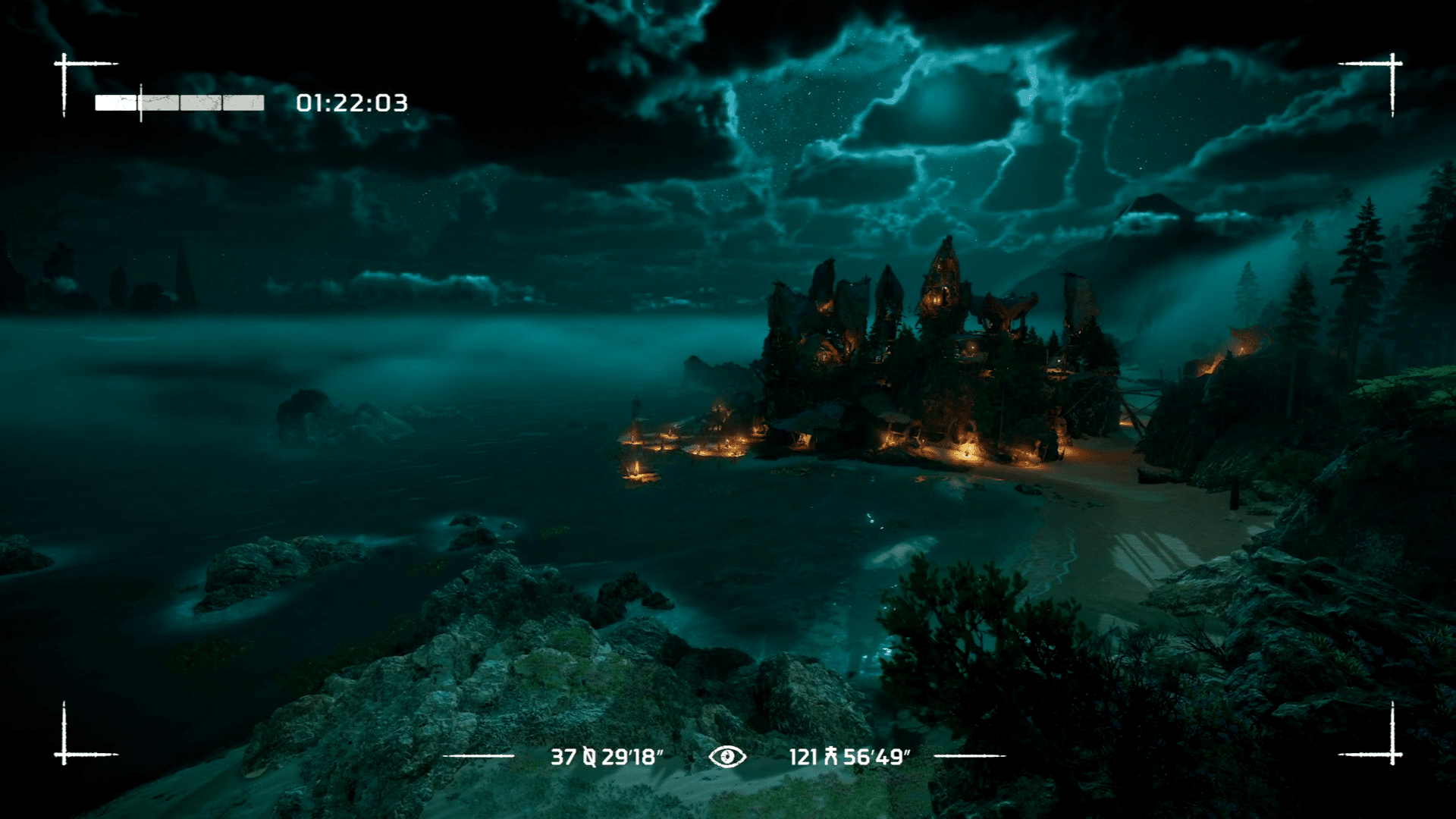Click the segmented white recording bar
The image size is (1456, 819).
(x=180, y=103)
